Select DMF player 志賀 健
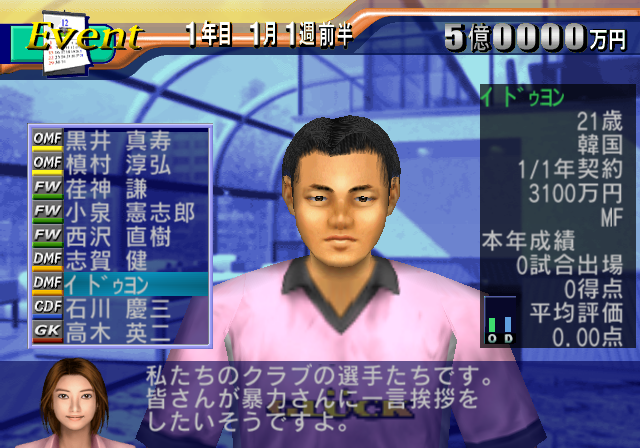 (119, 260)
